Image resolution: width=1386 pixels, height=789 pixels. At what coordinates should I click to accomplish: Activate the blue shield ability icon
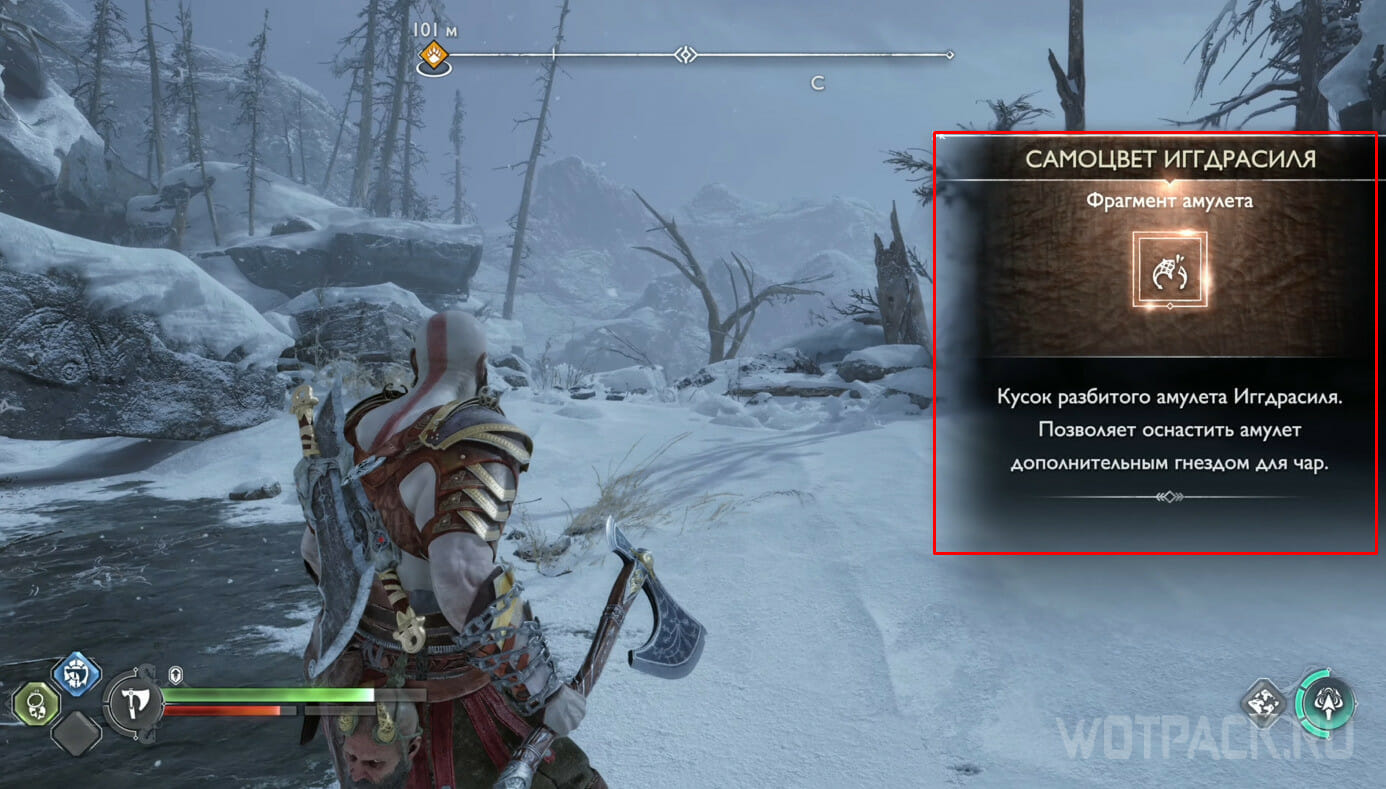[x=75, y=676]
